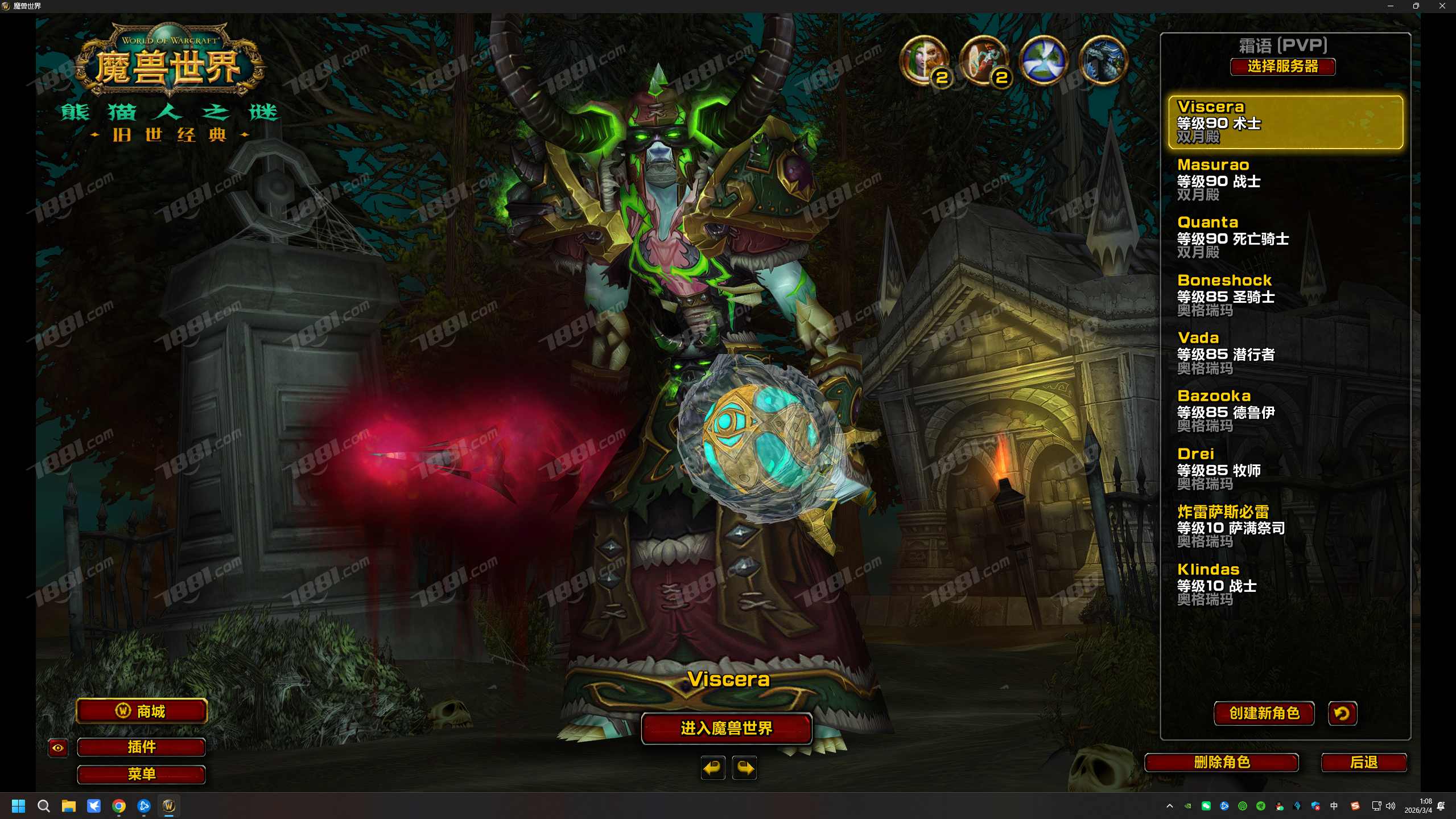The height and width of the screenshot is (819, 1456).
Task: Click the 选择服务器 server select button
Action: [1282, 67]
